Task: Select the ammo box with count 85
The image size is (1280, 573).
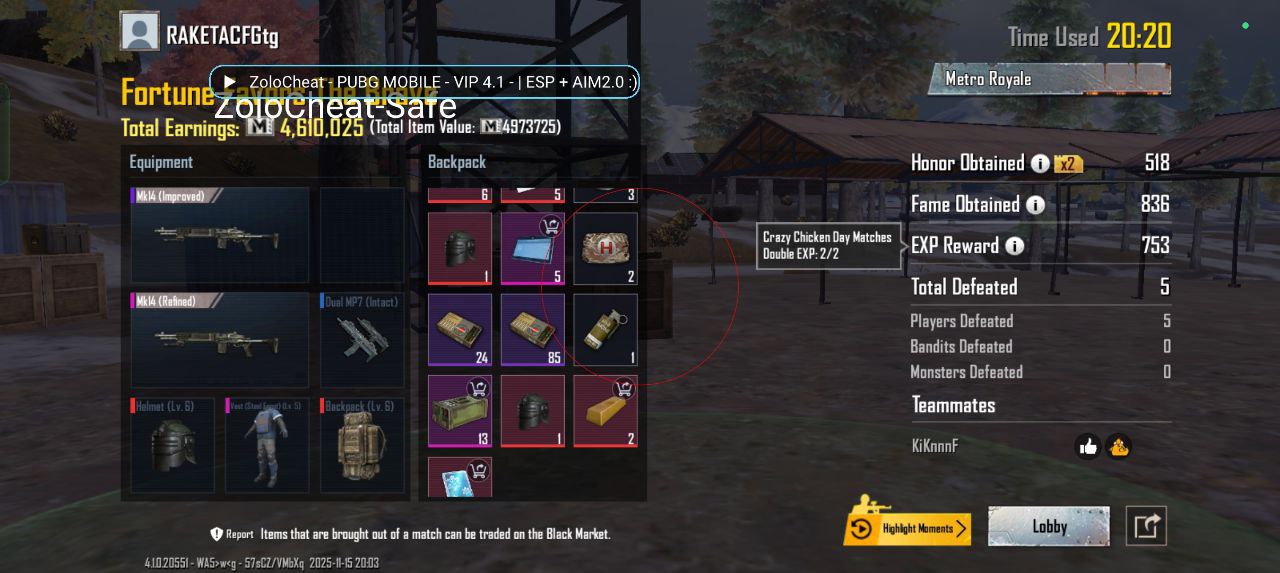Action: point(532,329)
